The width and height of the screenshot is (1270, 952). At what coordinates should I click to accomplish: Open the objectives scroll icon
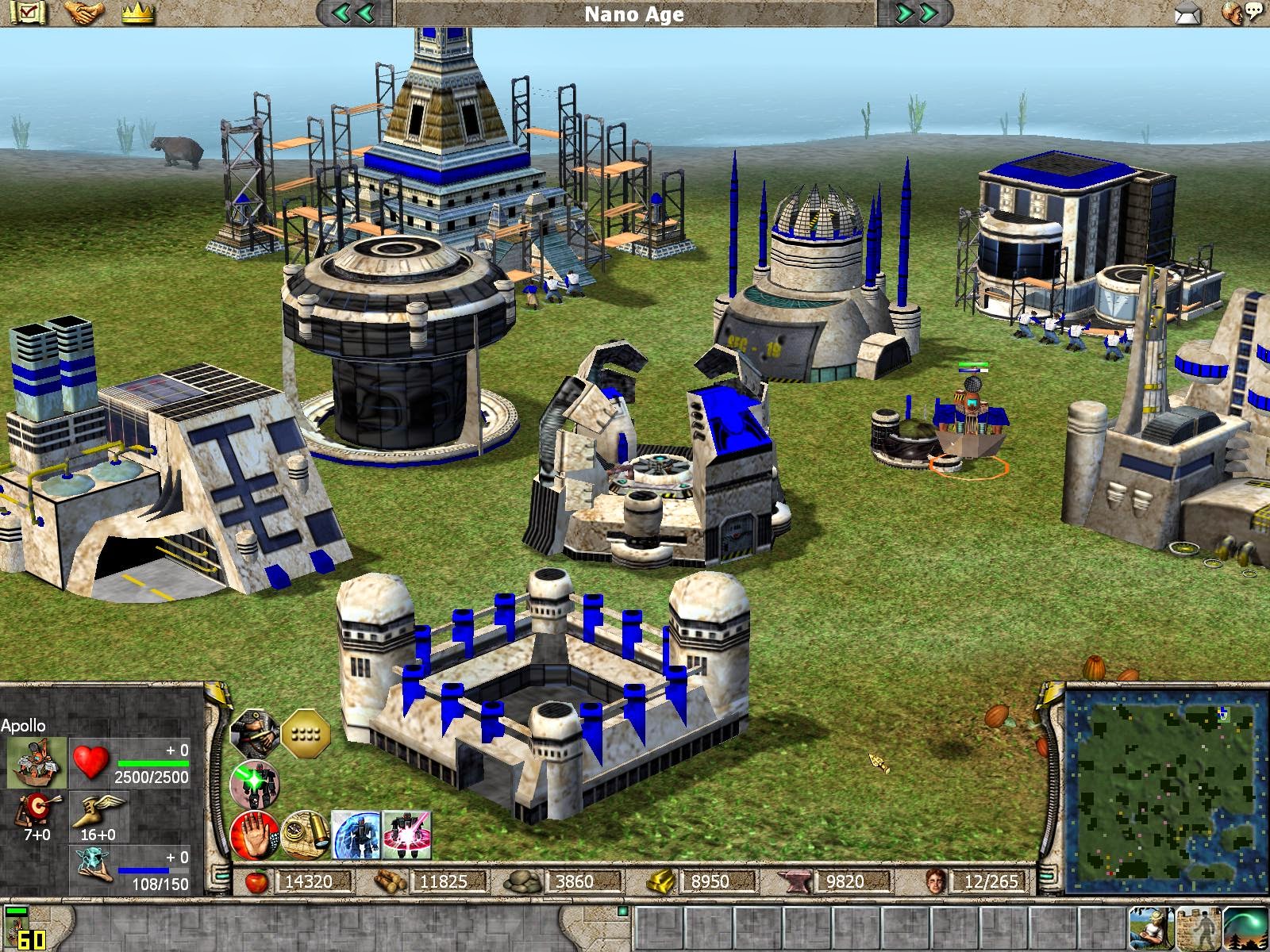[x=28, y=12]
